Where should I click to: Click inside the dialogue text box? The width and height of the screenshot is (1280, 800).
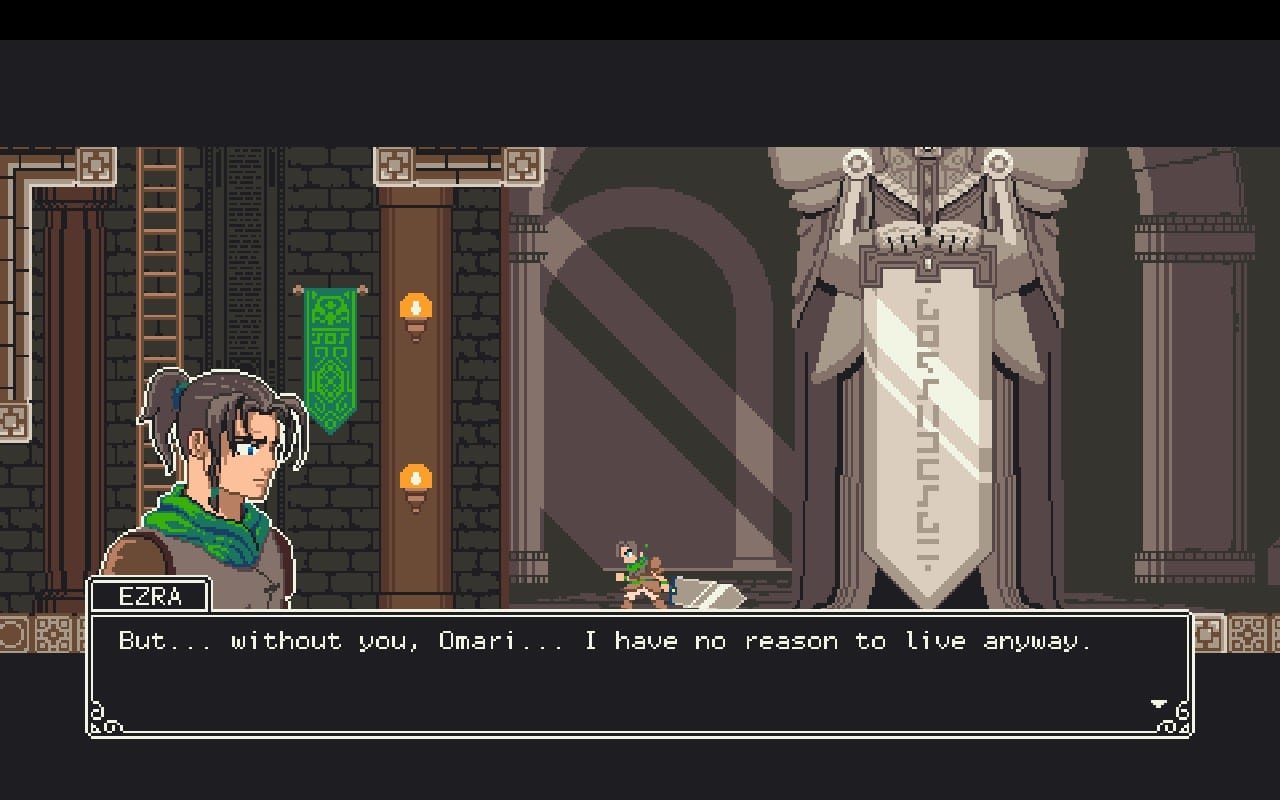click(x=640, y=670)
